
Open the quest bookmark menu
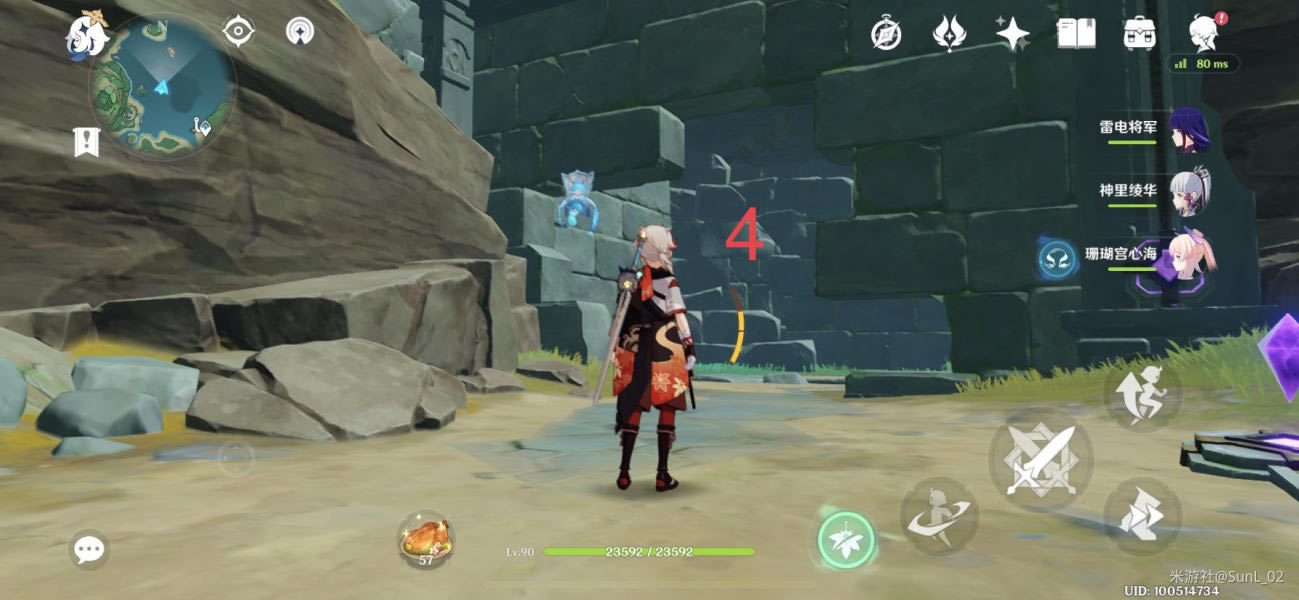tap(87, 142)
